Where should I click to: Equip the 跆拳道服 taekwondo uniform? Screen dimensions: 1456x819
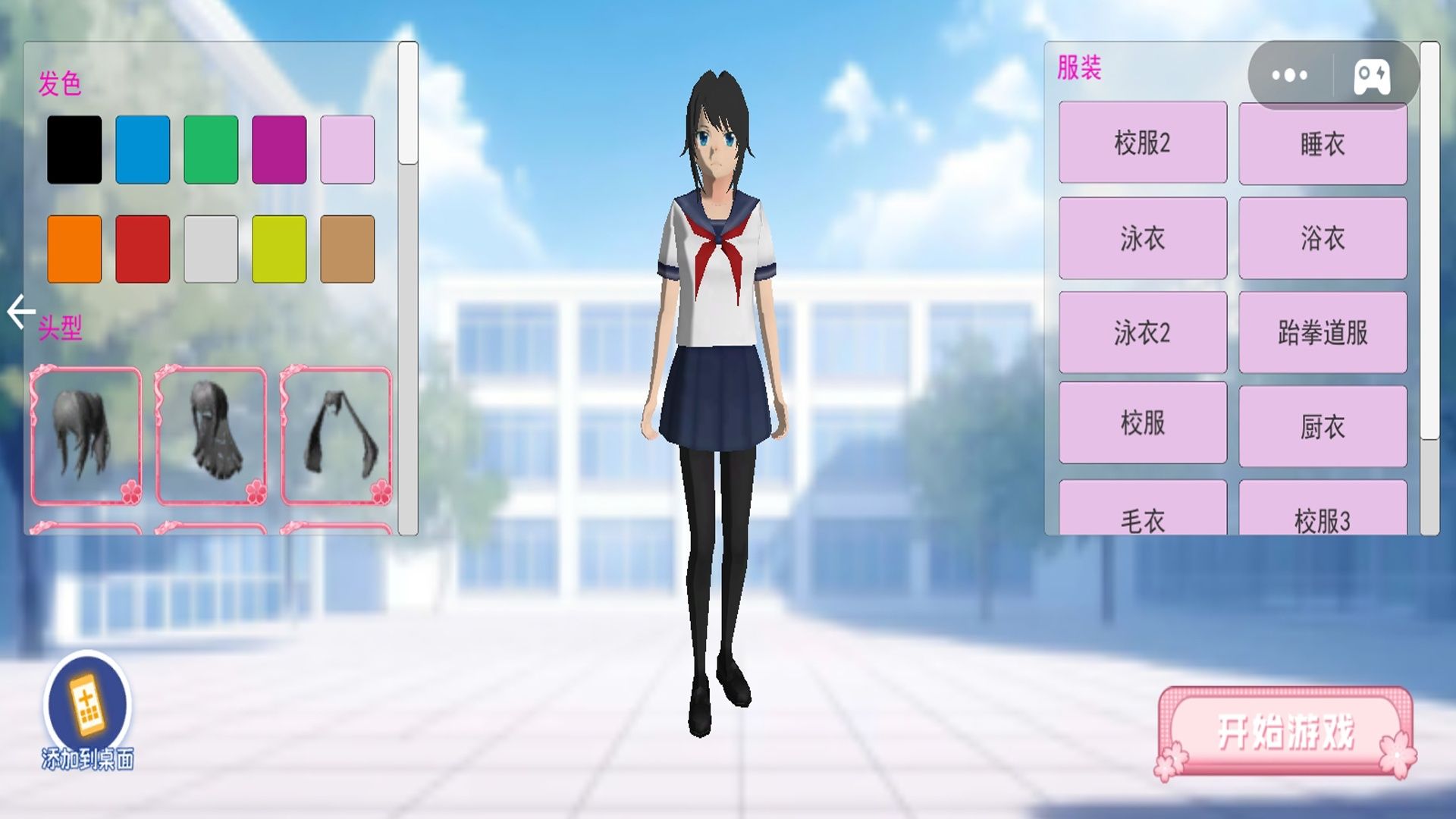pyautogui.click(x=1323, y=334)
